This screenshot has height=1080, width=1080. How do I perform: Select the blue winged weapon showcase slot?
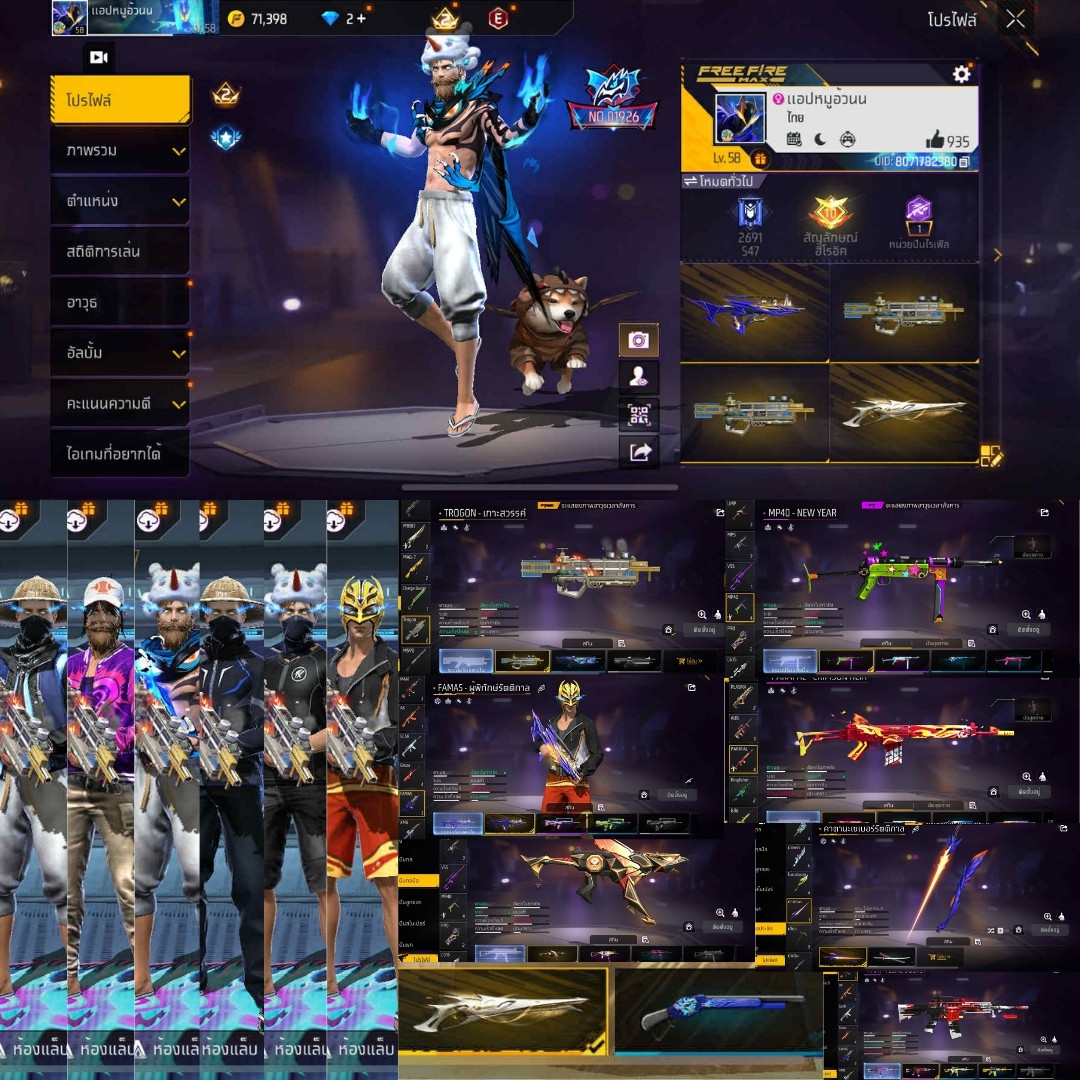coord(754,311)
